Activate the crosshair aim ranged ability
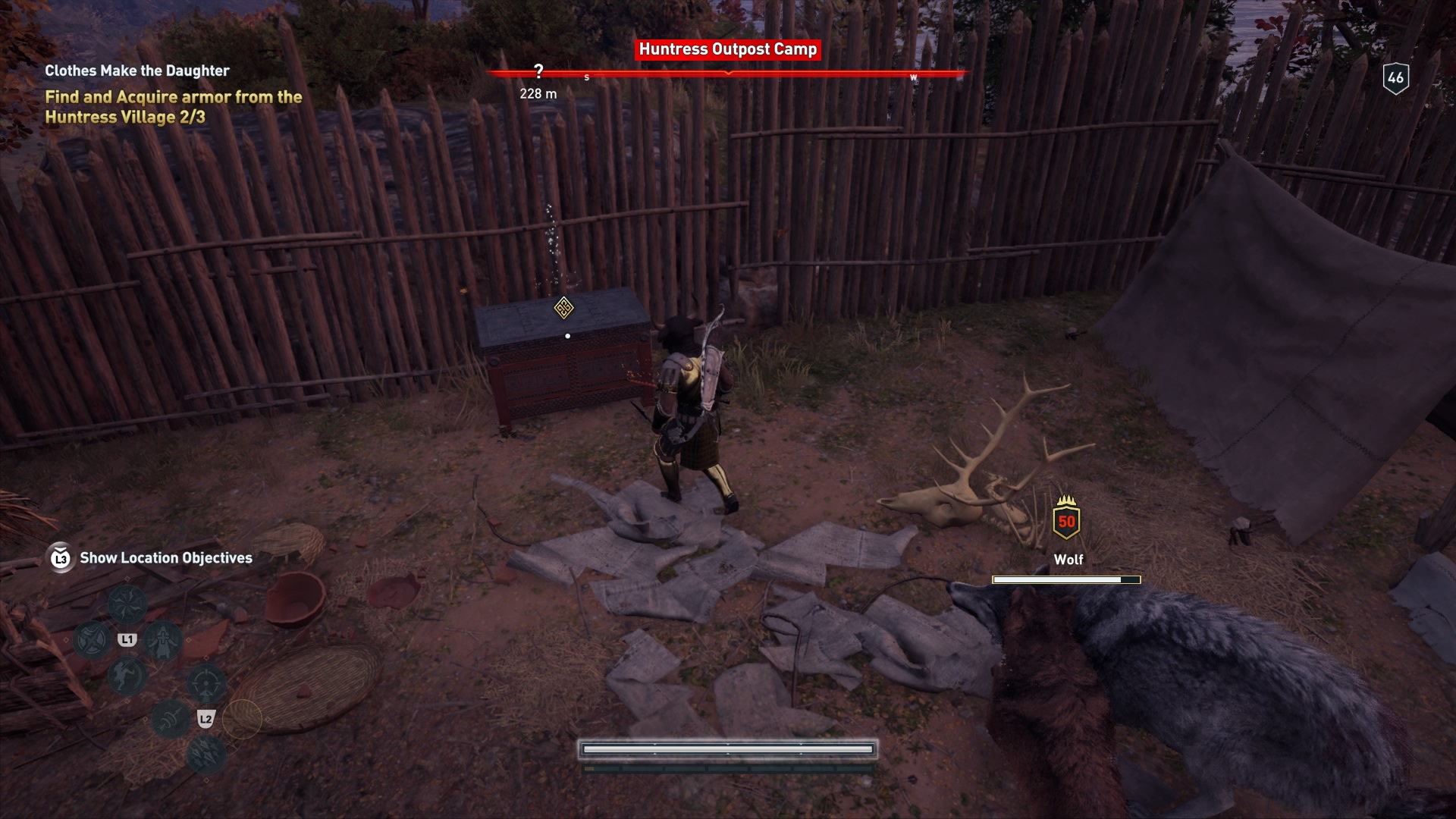 click(x=206, y=683)
